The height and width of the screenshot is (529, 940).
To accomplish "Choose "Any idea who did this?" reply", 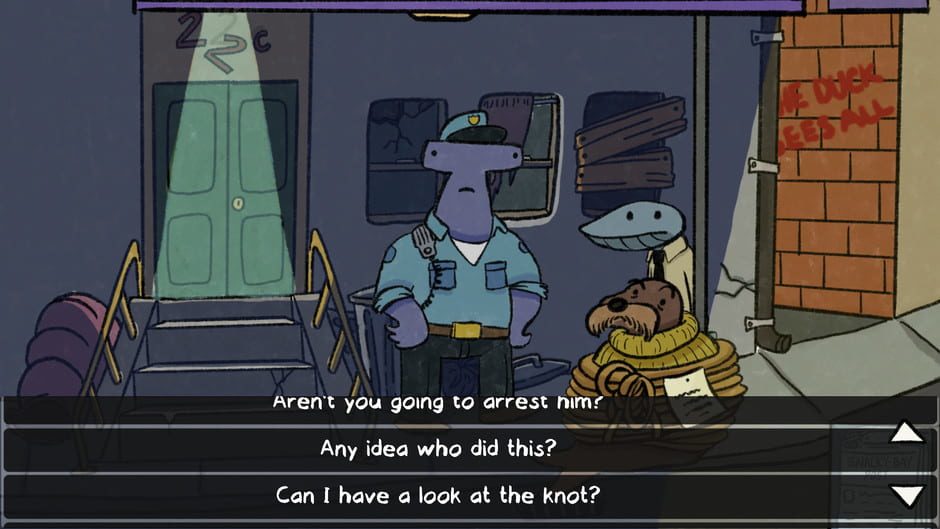I will coord(438,449).
